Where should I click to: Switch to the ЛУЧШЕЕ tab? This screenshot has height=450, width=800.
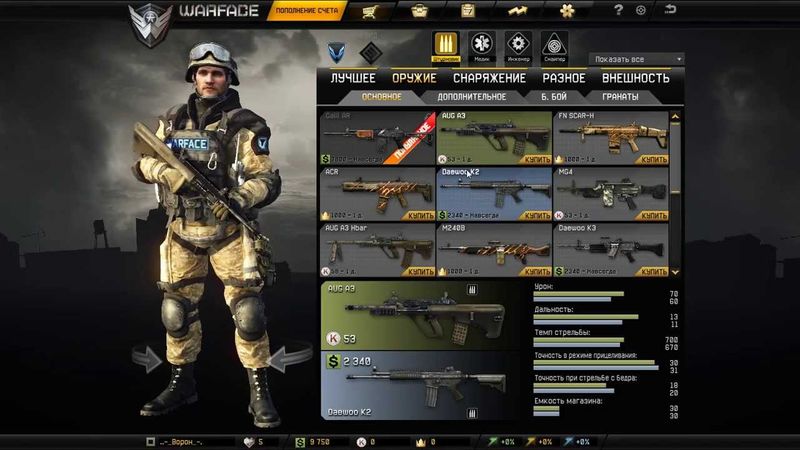click(353, 78)
